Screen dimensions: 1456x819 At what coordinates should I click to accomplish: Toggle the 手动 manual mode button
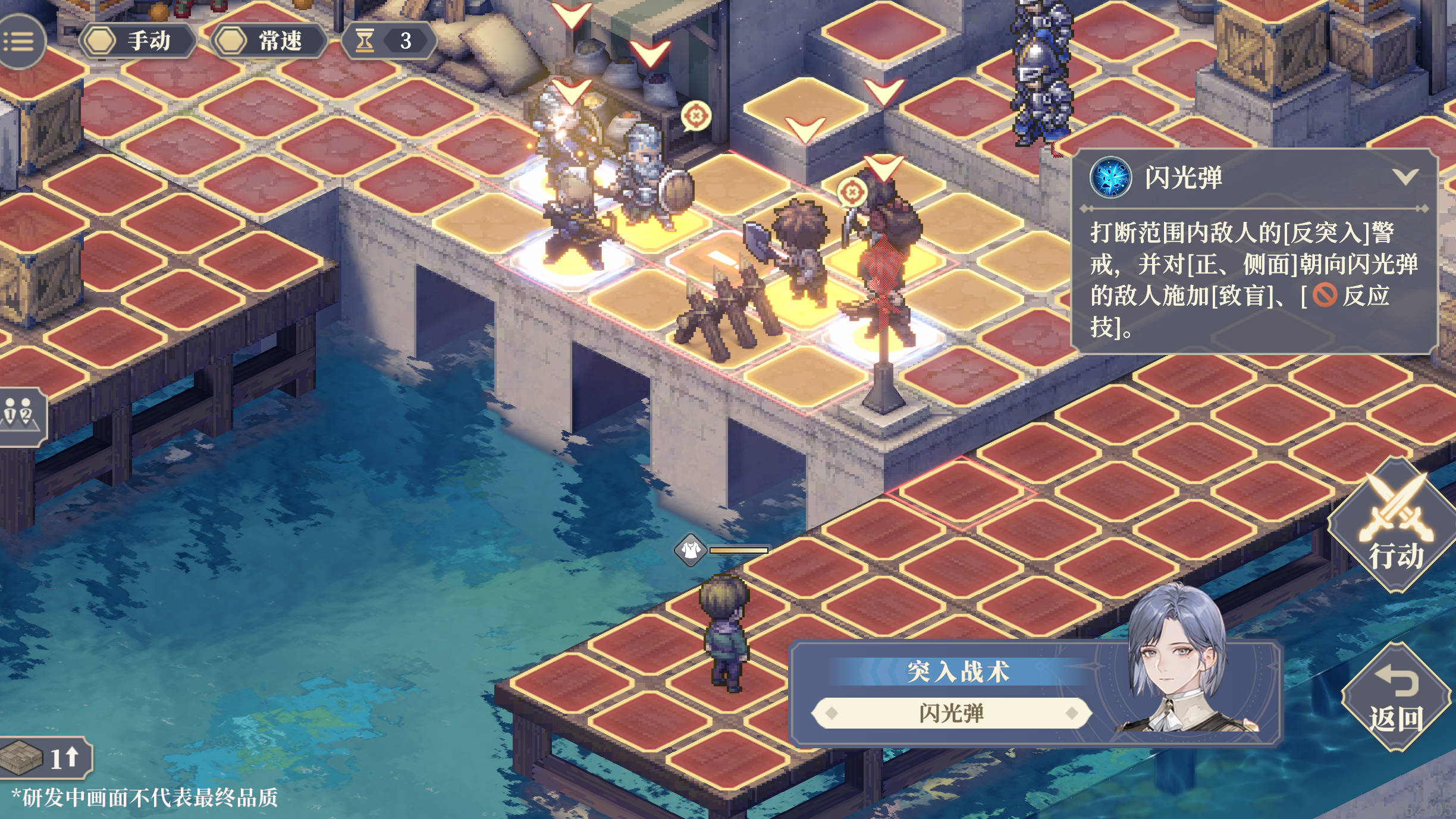(x=137, y=41)
